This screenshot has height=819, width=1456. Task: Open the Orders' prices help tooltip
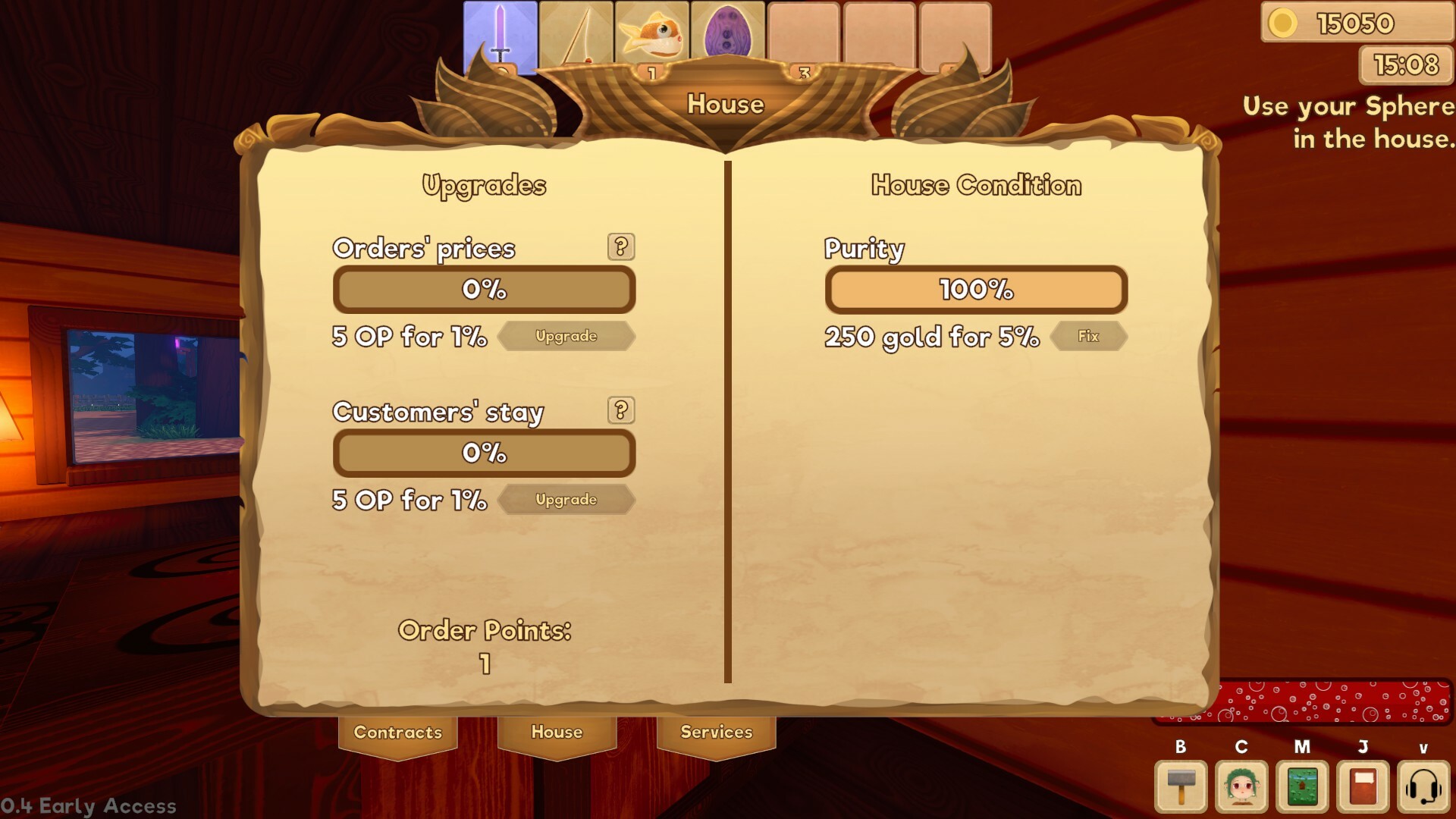[x=622, y=246]
